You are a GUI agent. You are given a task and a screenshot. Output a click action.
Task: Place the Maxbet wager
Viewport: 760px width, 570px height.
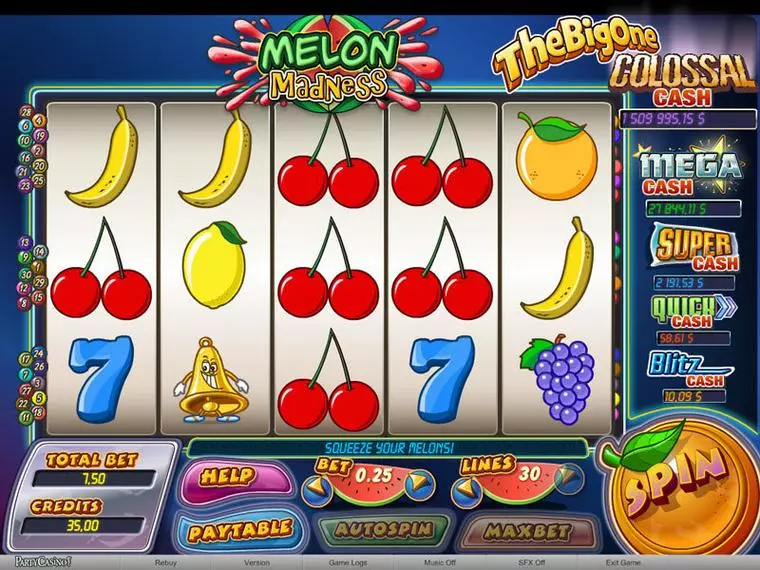(527, 530)
